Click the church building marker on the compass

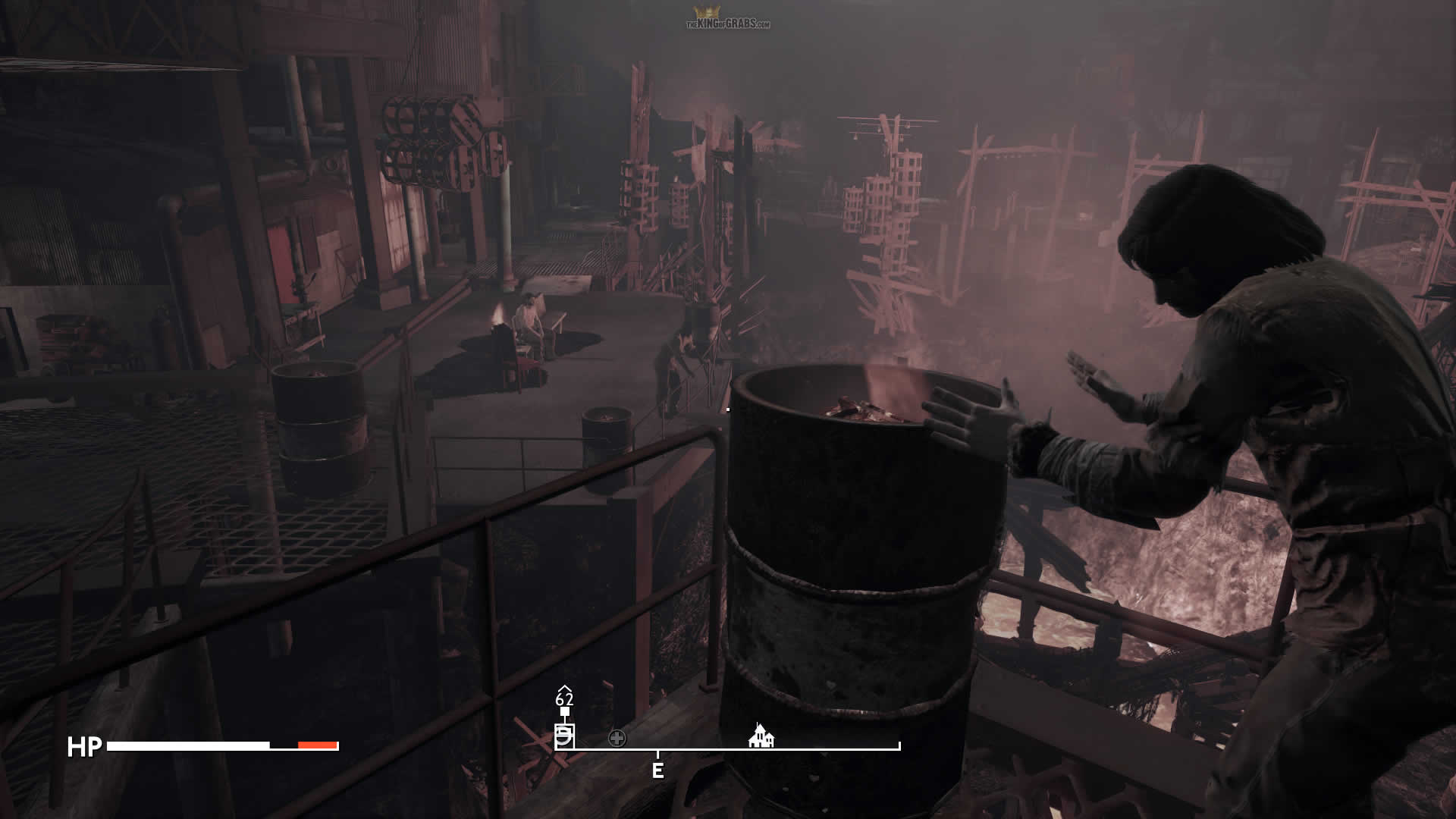[761, 736]
